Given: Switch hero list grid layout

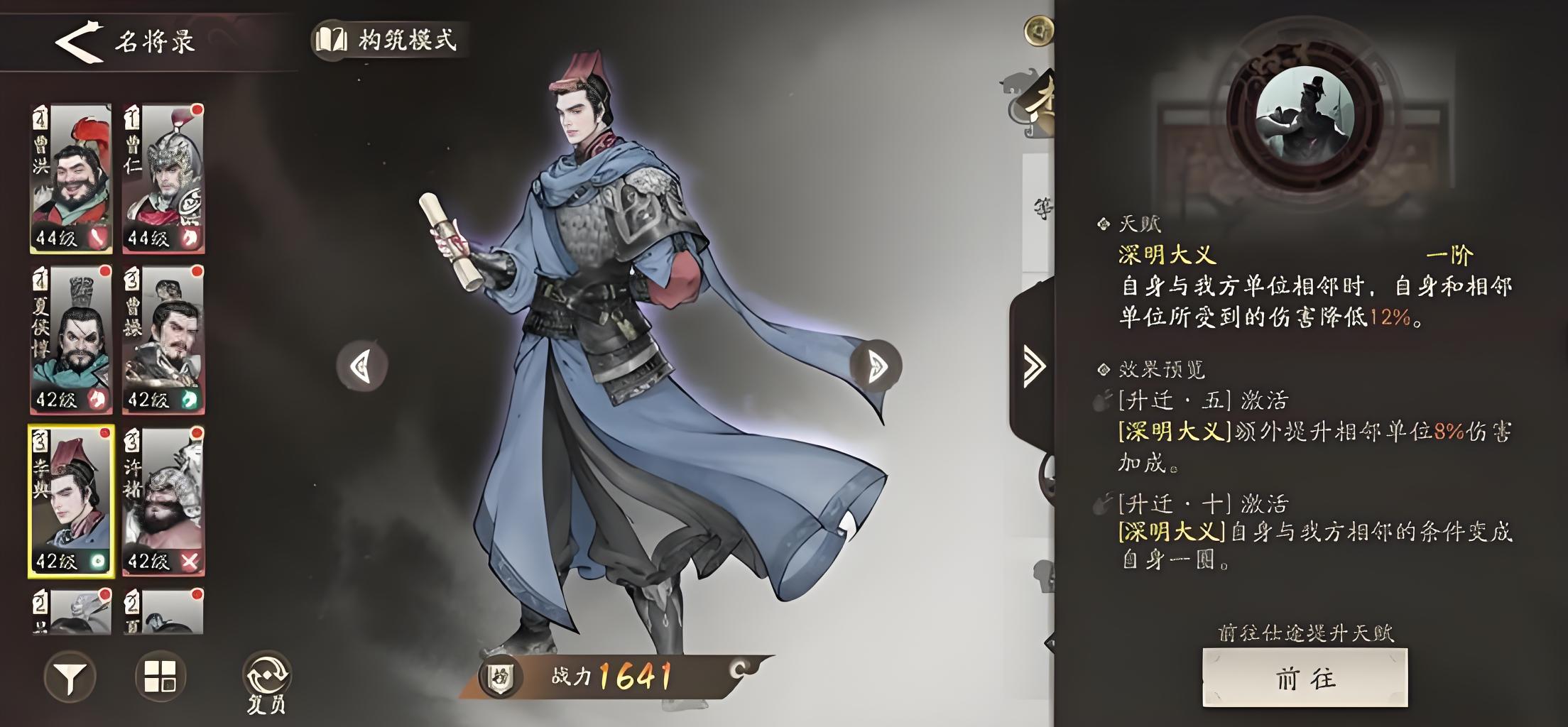Looking at the screenshot, I should [x=160, y=676].
